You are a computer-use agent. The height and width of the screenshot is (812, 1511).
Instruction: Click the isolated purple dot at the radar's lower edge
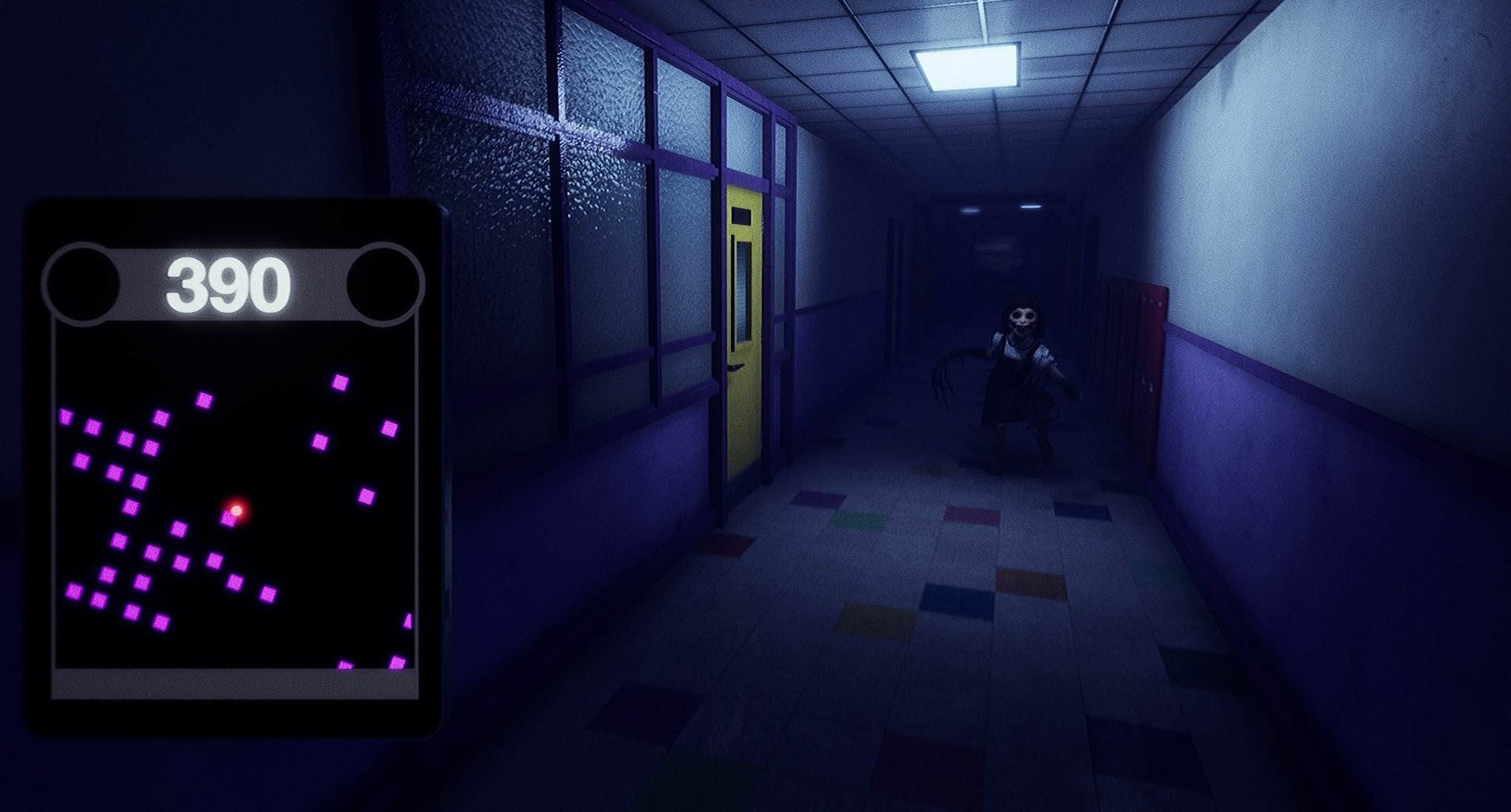(x=345, y=666)
